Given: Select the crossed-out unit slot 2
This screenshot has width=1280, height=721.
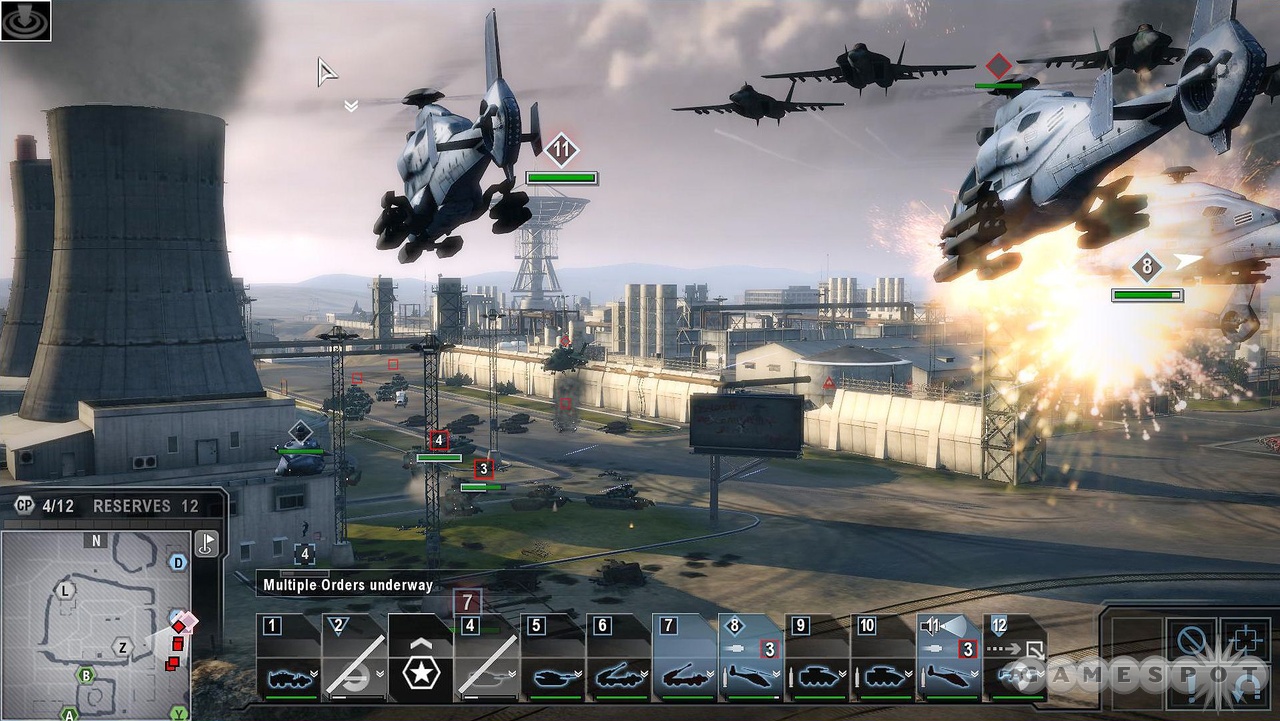Looking at the screenshot, I should pos(354,658).
